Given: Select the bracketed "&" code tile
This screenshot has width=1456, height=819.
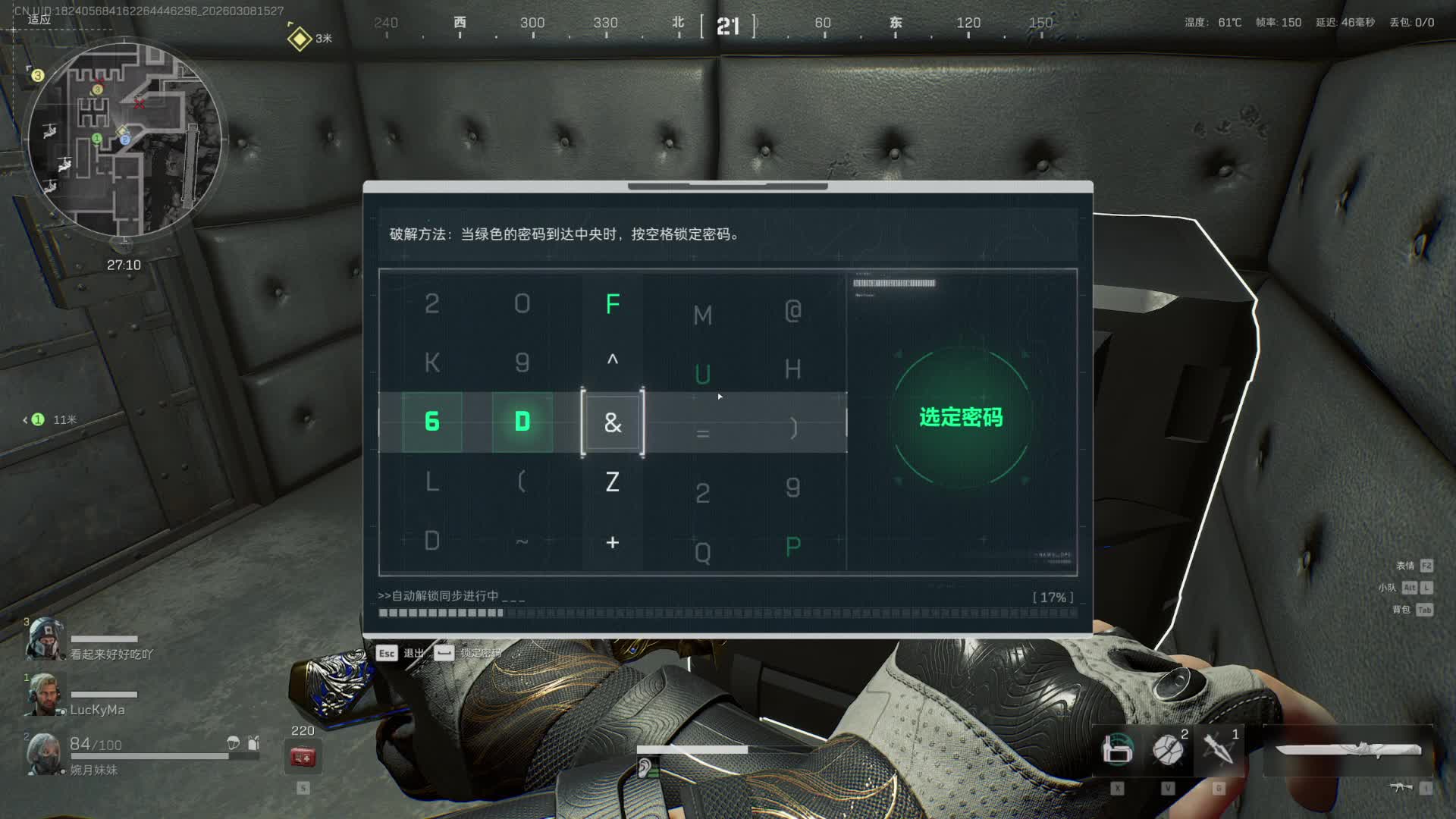Looking at the screenshot, I should (x=613, y=422).
